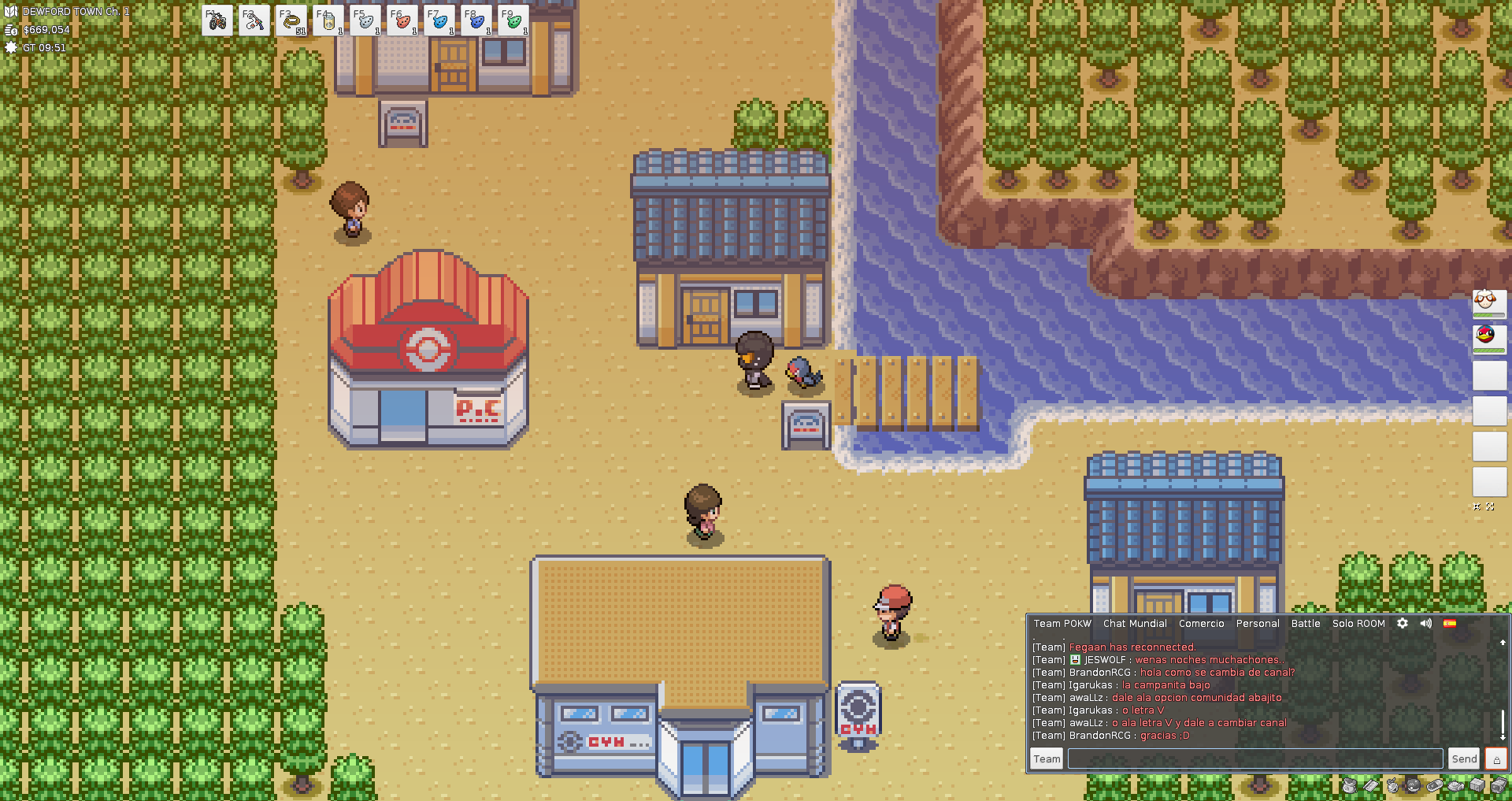Select the red ocarina hotbar slot
Viewport: 1512px width, 801px height.
pos(402,20)
